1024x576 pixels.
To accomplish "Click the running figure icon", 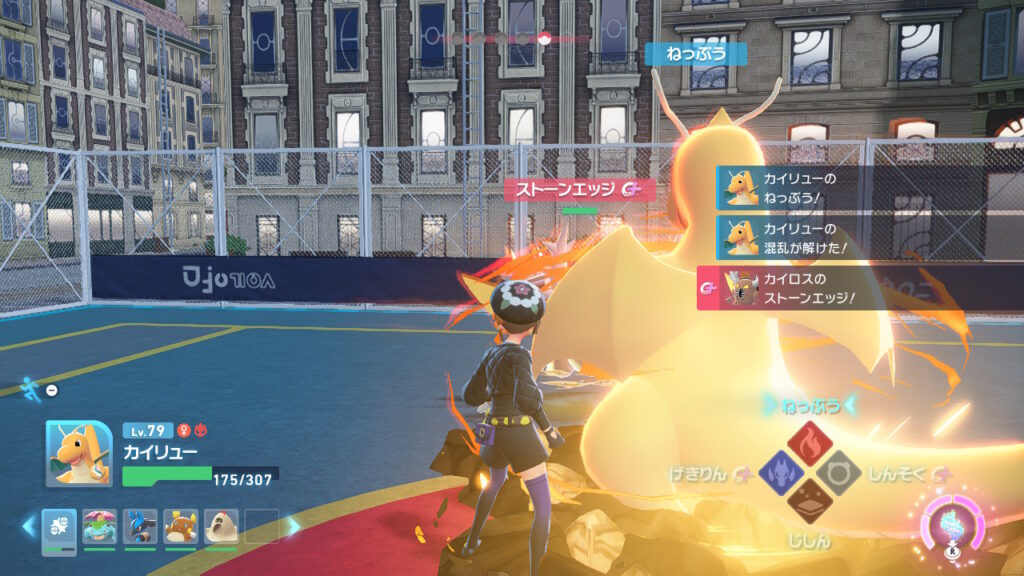I will click(x=31, y=387).
